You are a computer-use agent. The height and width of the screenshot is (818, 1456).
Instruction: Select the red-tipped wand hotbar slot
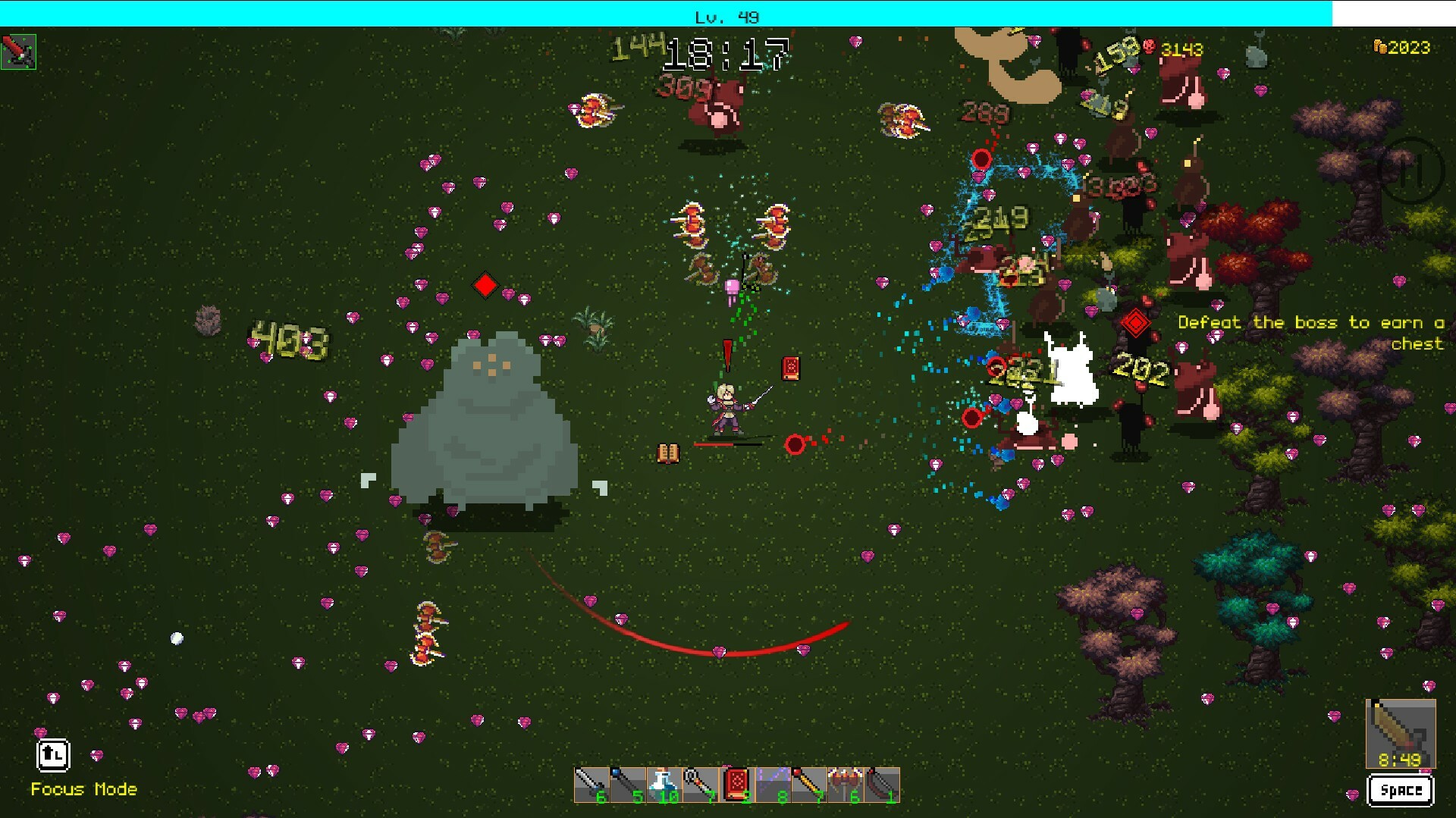[x=808, y=785]
